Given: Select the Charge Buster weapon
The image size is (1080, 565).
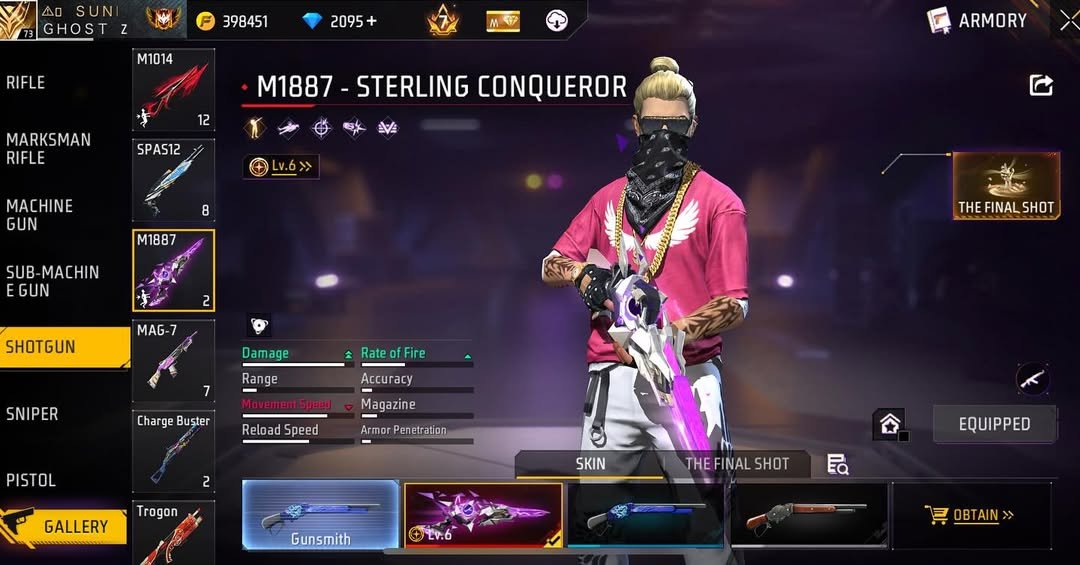Looking at the screenshot, I should tap(173, 450).
